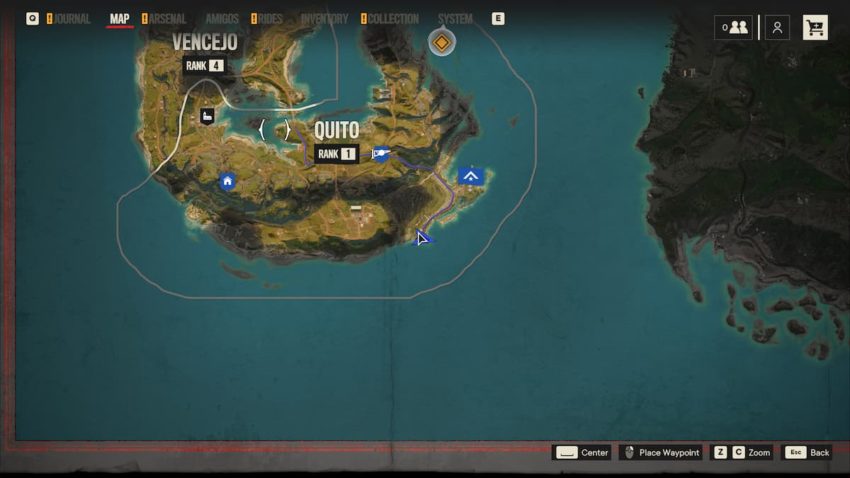Open the Journal tab
The image size is (850, 478).
(71, 19)
